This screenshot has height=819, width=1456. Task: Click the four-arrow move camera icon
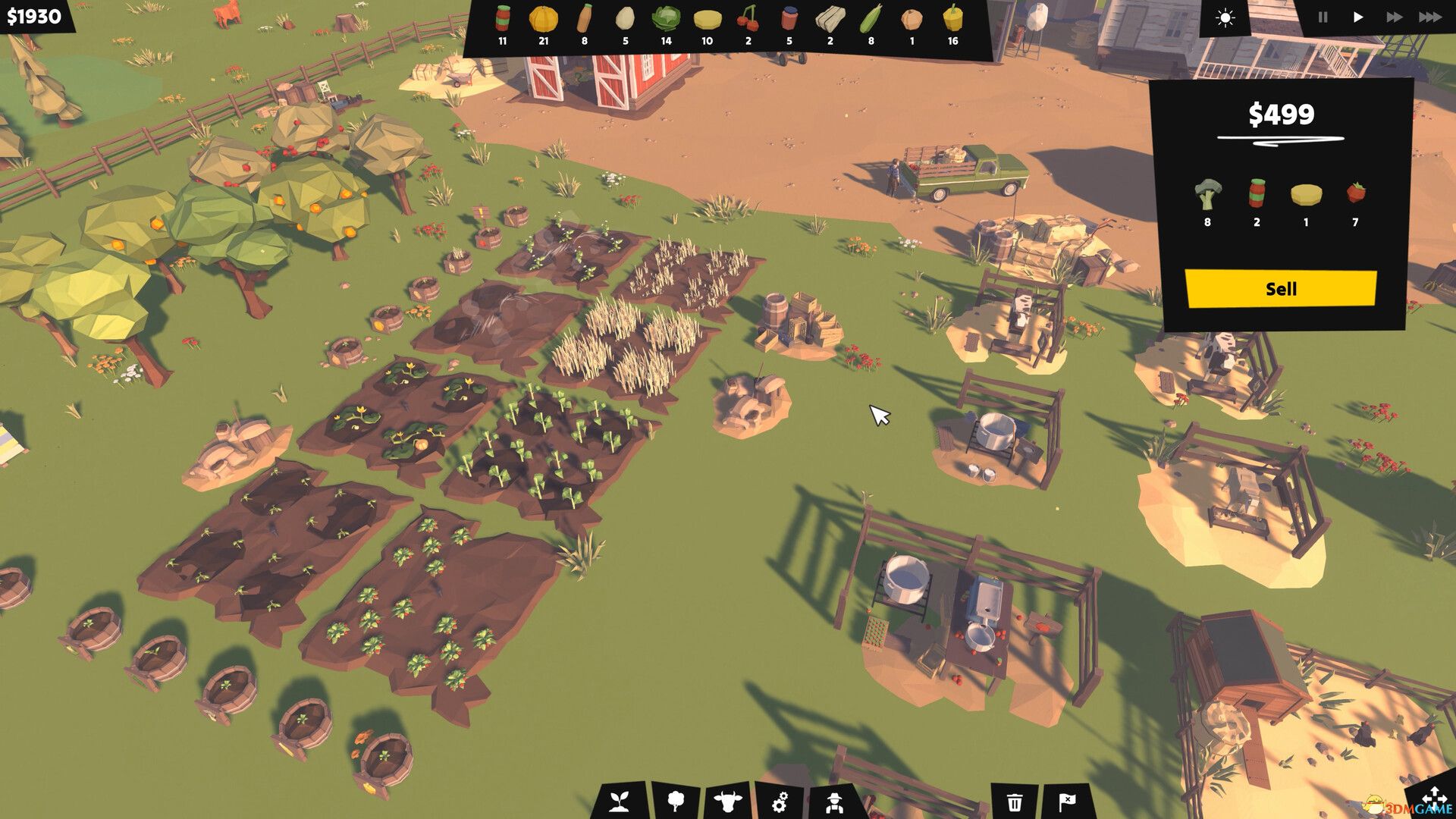click(x=1435, y=798)
